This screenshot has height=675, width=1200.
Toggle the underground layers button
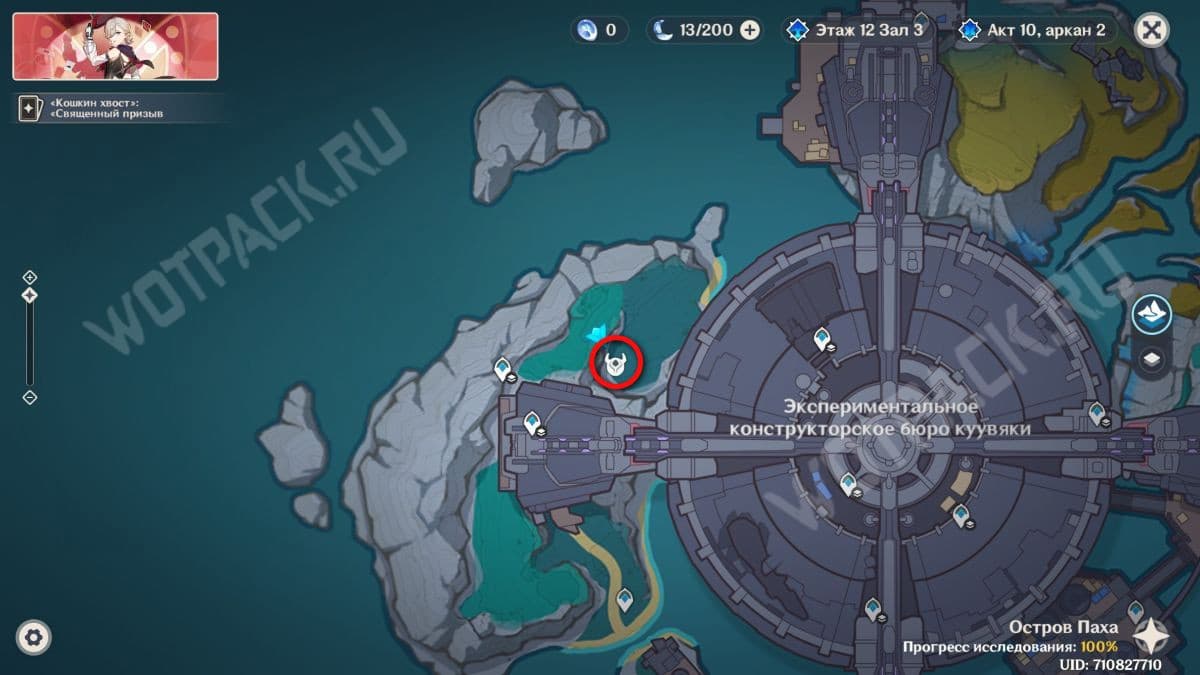point(1152,358)
